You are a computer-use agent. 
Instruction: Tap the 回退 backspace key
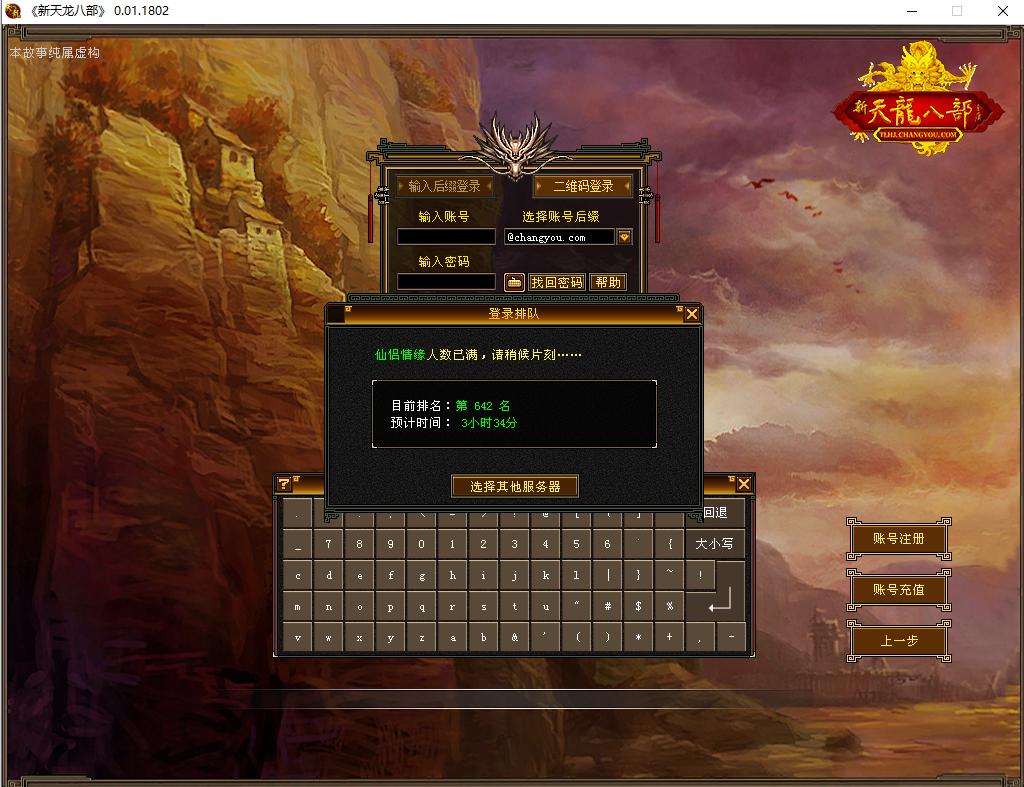coord(715,513)
